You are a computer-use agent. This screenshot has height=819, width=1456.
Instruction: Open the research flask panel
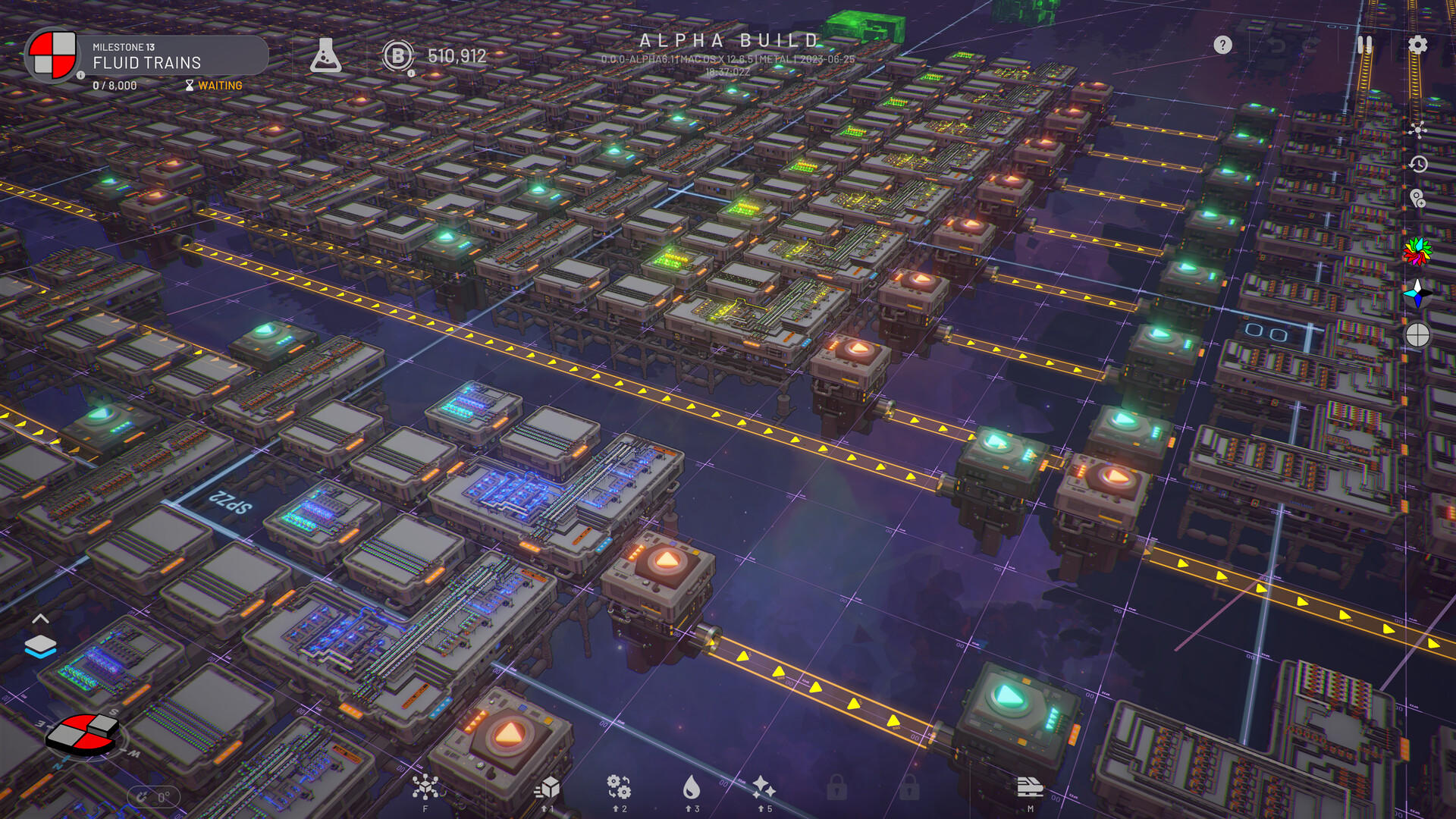(328, 55)
